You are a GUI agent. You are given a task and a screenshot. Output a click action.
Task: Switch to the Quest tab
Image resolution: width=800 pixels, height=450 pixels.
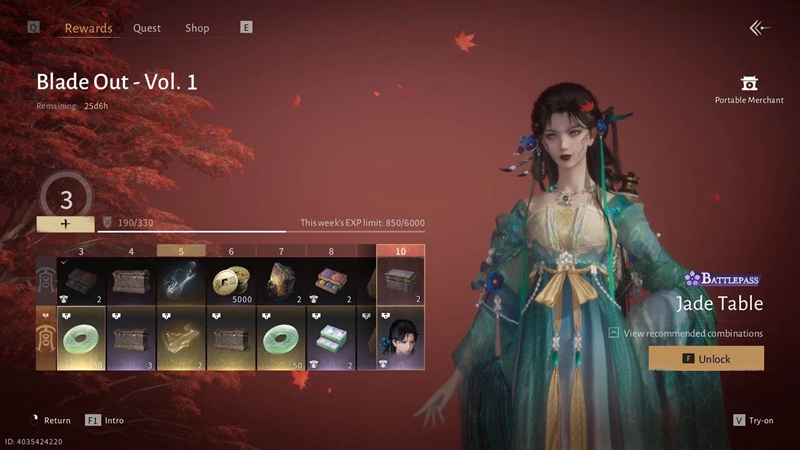click(x=147, y=28)
